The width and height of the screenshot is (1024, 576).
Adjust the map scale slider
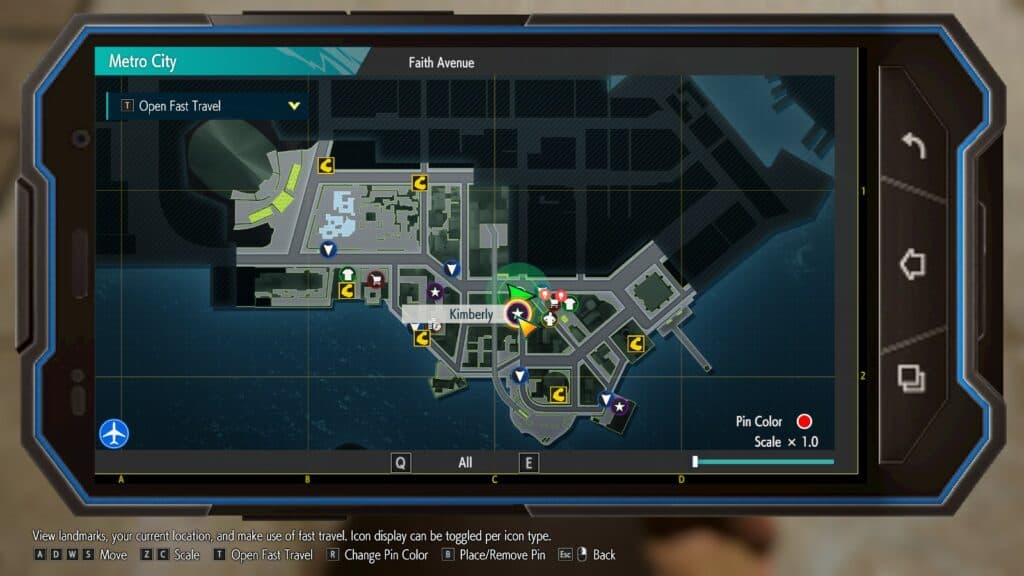pos(696,462)
